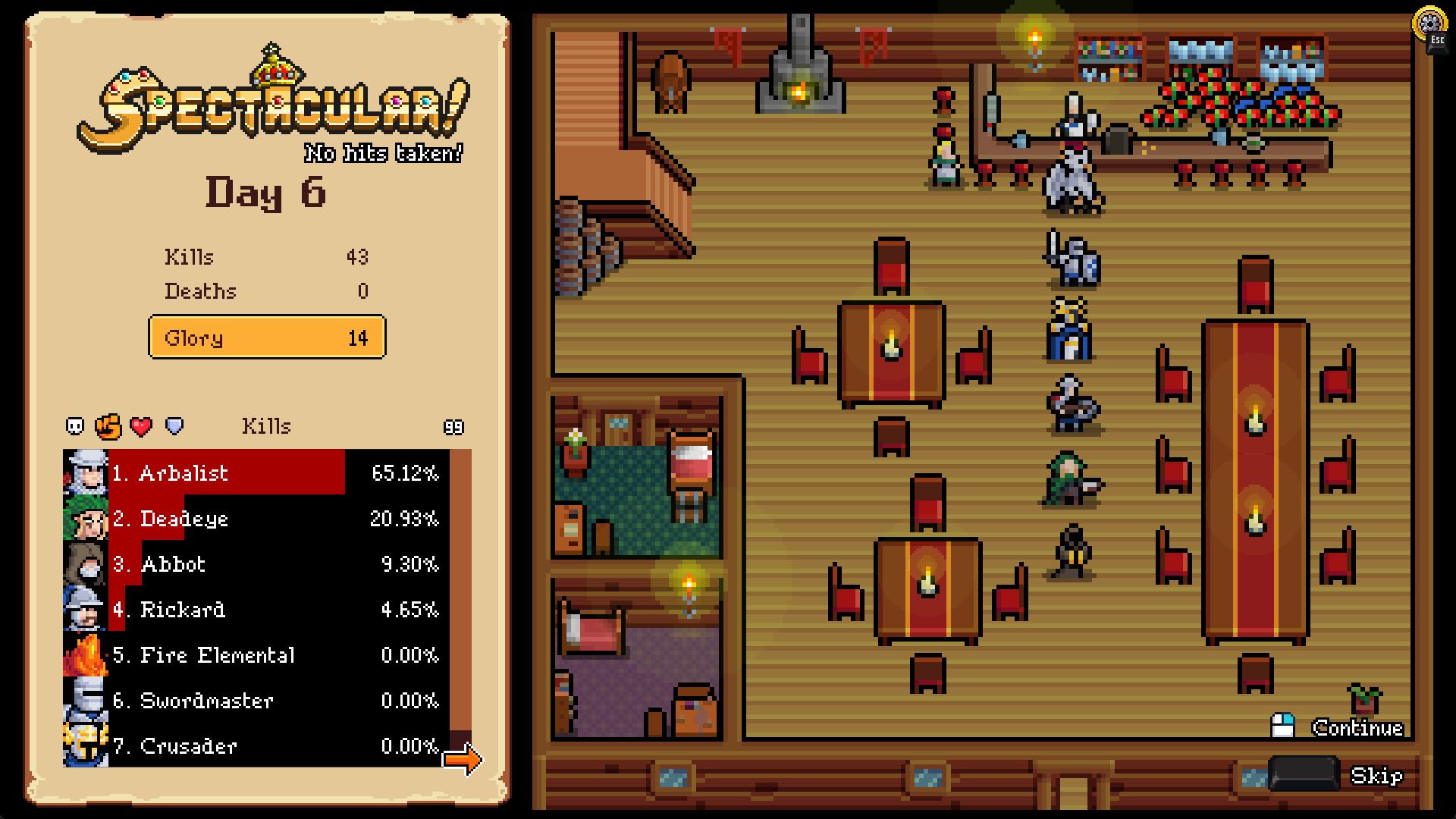Select the Fire Elemental portrait
This screenshot has height=819, width=1456.
tap(87, 656)
